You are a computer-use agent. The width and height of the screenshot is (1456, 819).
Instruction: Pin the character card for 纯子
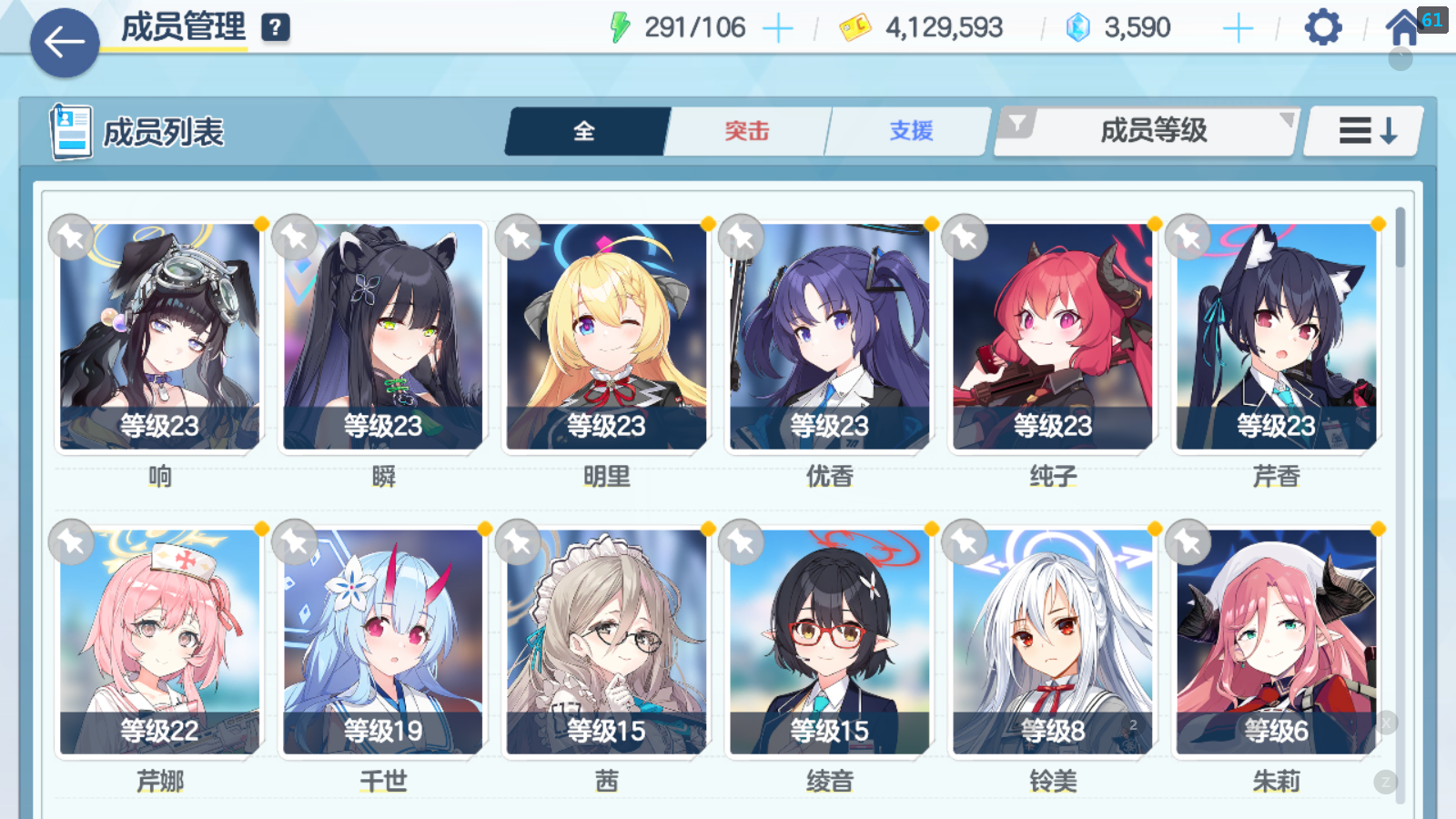click(x=966, y=236)
